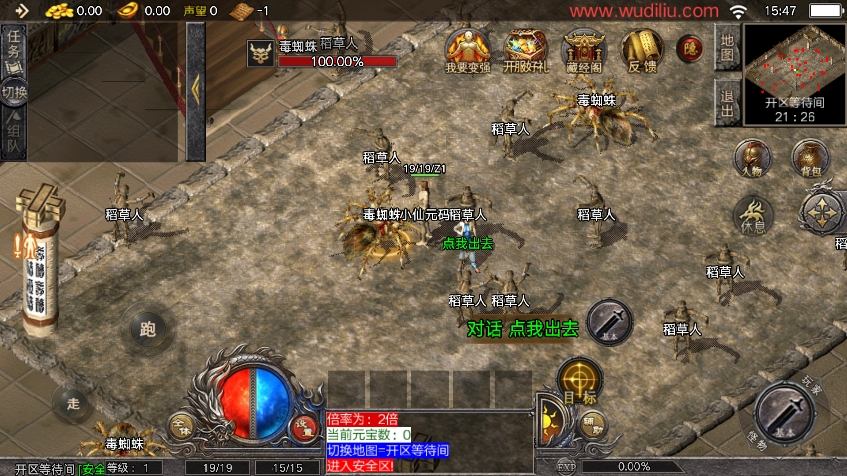This screenshot has width=847, height=476.
Task: Activate the 休息 rest button
Action: (753, 214)
